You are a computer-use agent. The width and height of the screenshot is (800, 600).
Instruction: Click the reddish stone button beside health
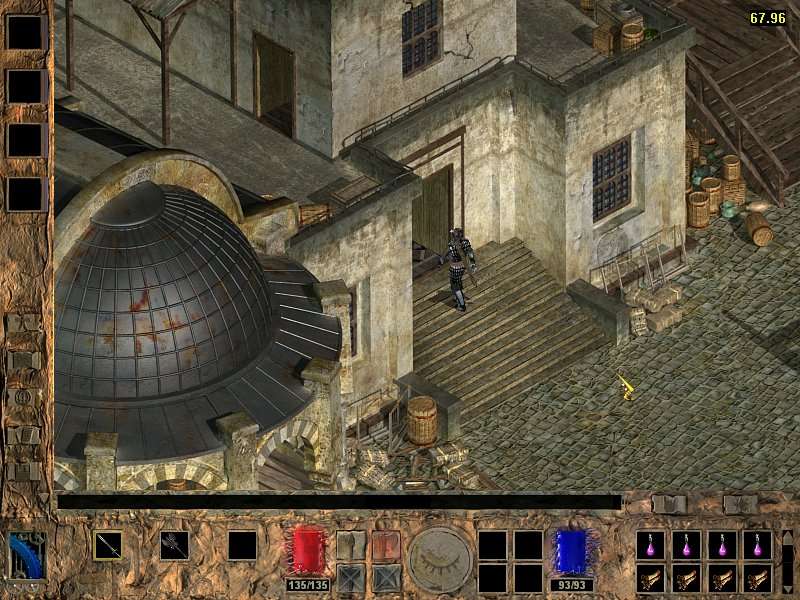click(386, 545)
